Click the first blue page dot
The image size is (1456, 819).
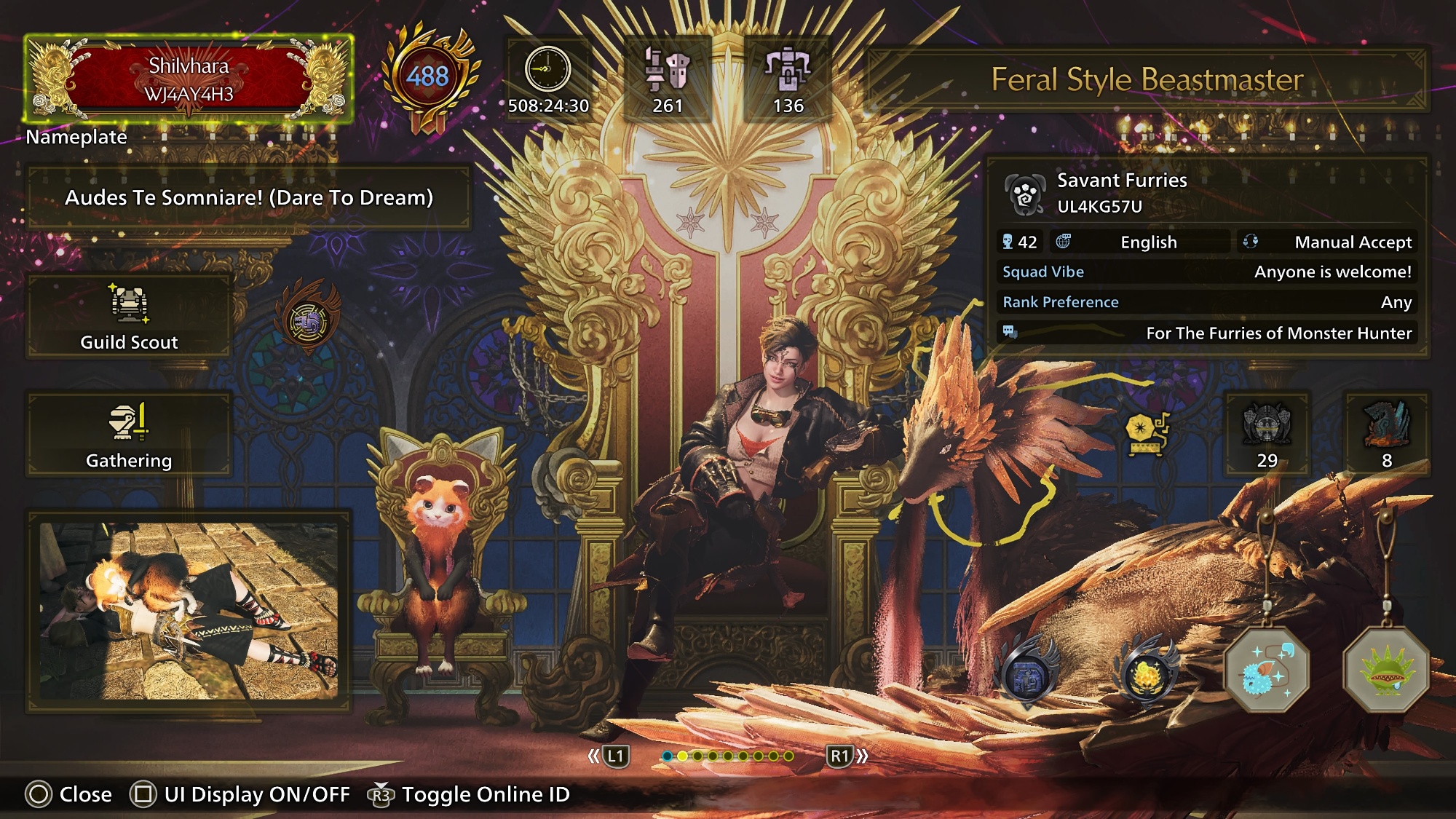tap(667, 756)
